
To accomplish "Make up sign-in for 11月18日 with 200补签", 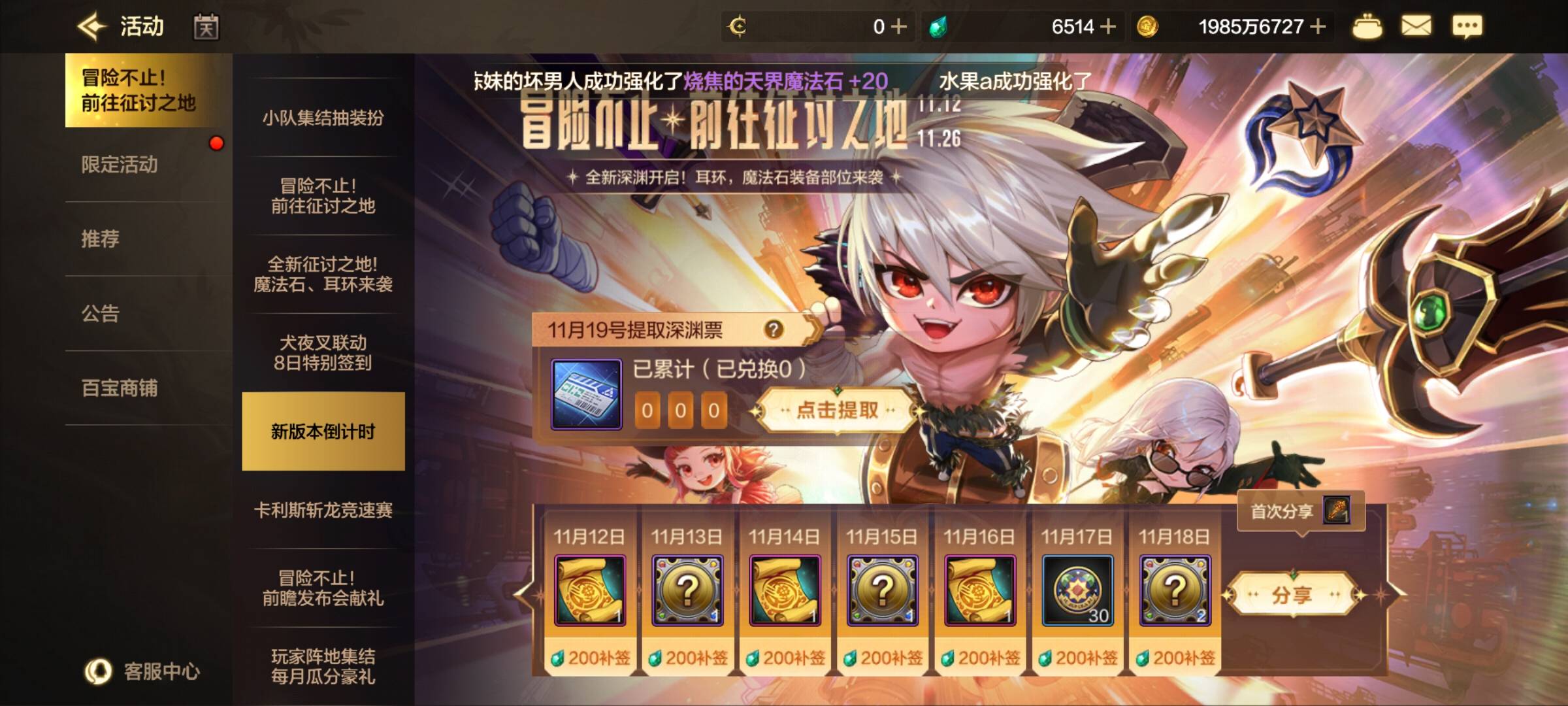I will click(x=1175, y=658).
